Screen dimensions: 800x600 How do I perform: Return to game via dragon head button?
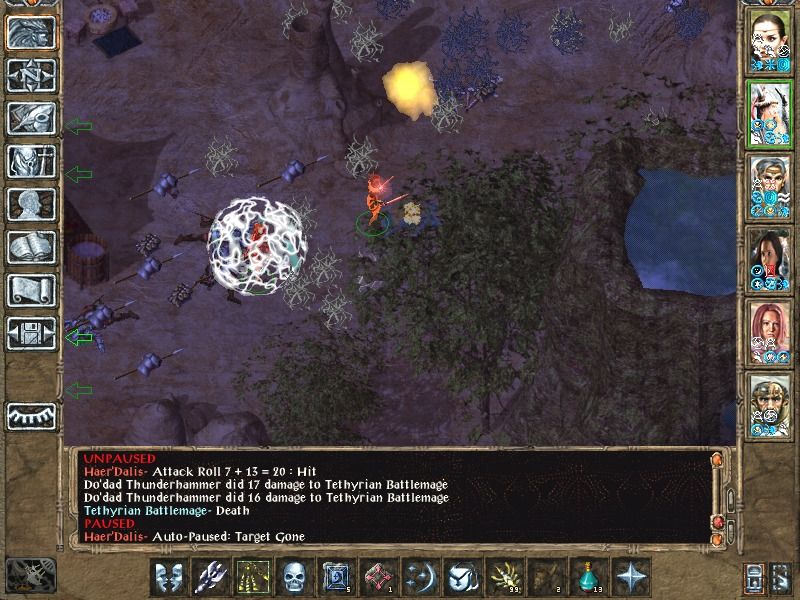31,32
